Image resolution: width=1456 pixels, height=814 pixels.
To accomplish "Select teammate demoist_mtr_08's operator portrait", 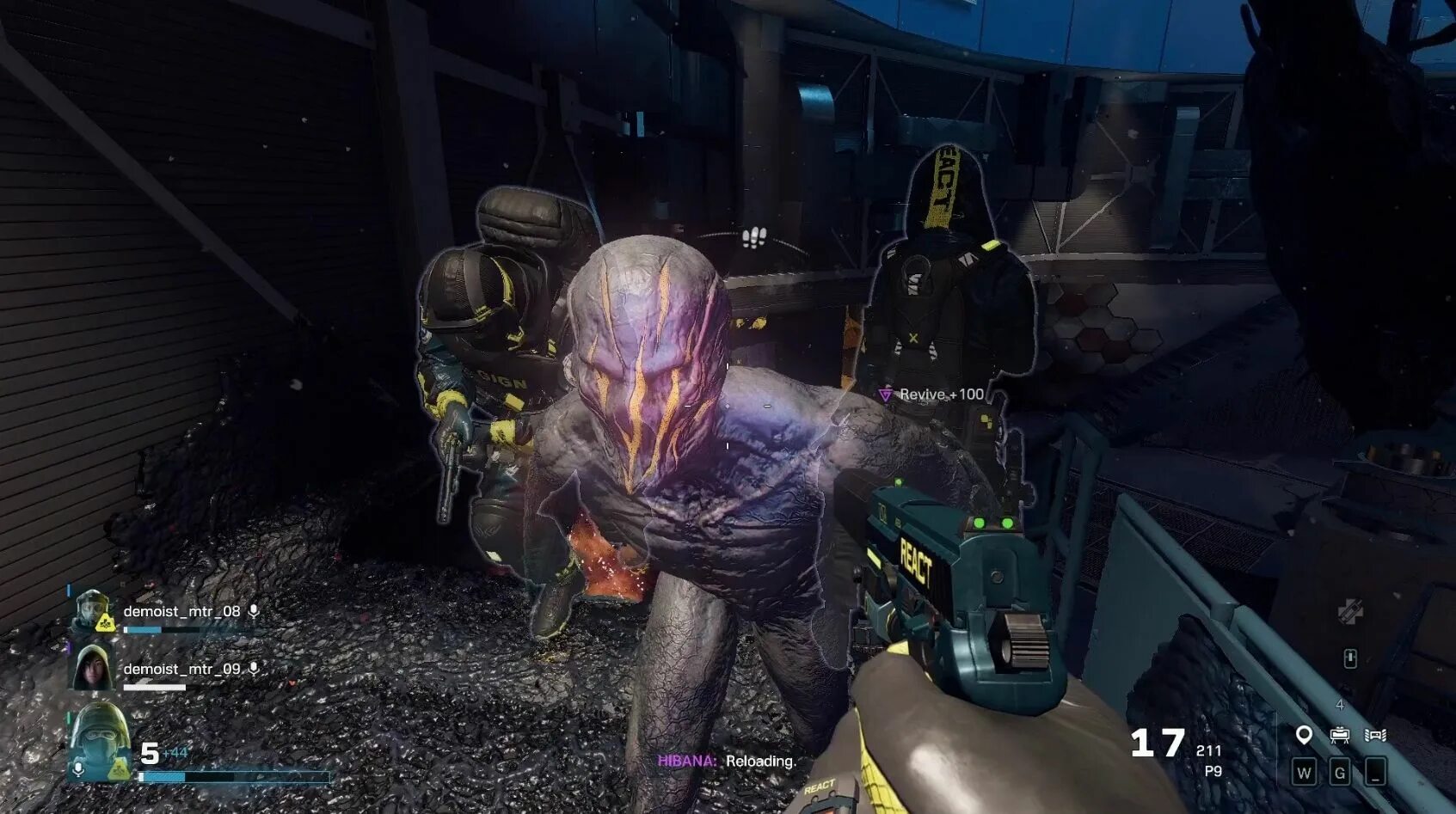I will (x=93, y=611).
